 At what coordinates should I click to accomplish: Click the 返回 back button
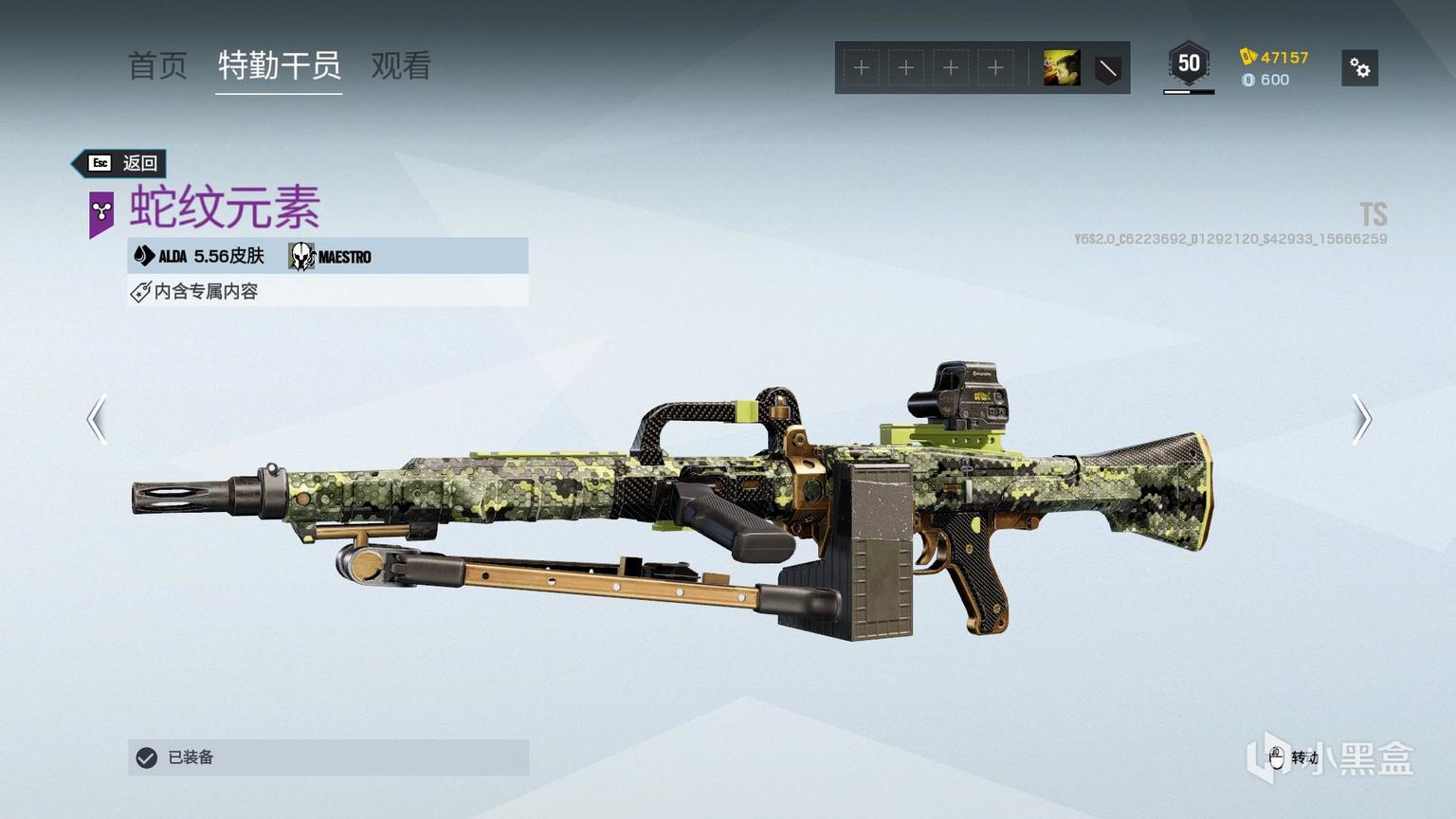tap(121, 163)
